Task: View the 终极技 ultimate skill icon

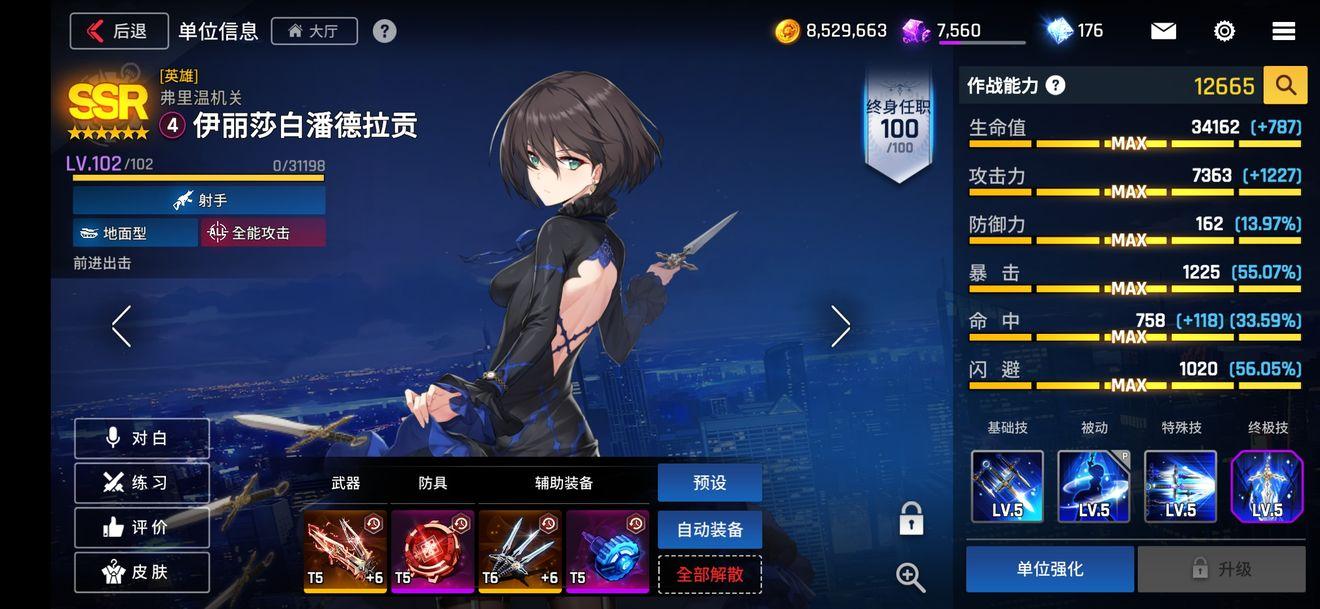Action: 1267,487
